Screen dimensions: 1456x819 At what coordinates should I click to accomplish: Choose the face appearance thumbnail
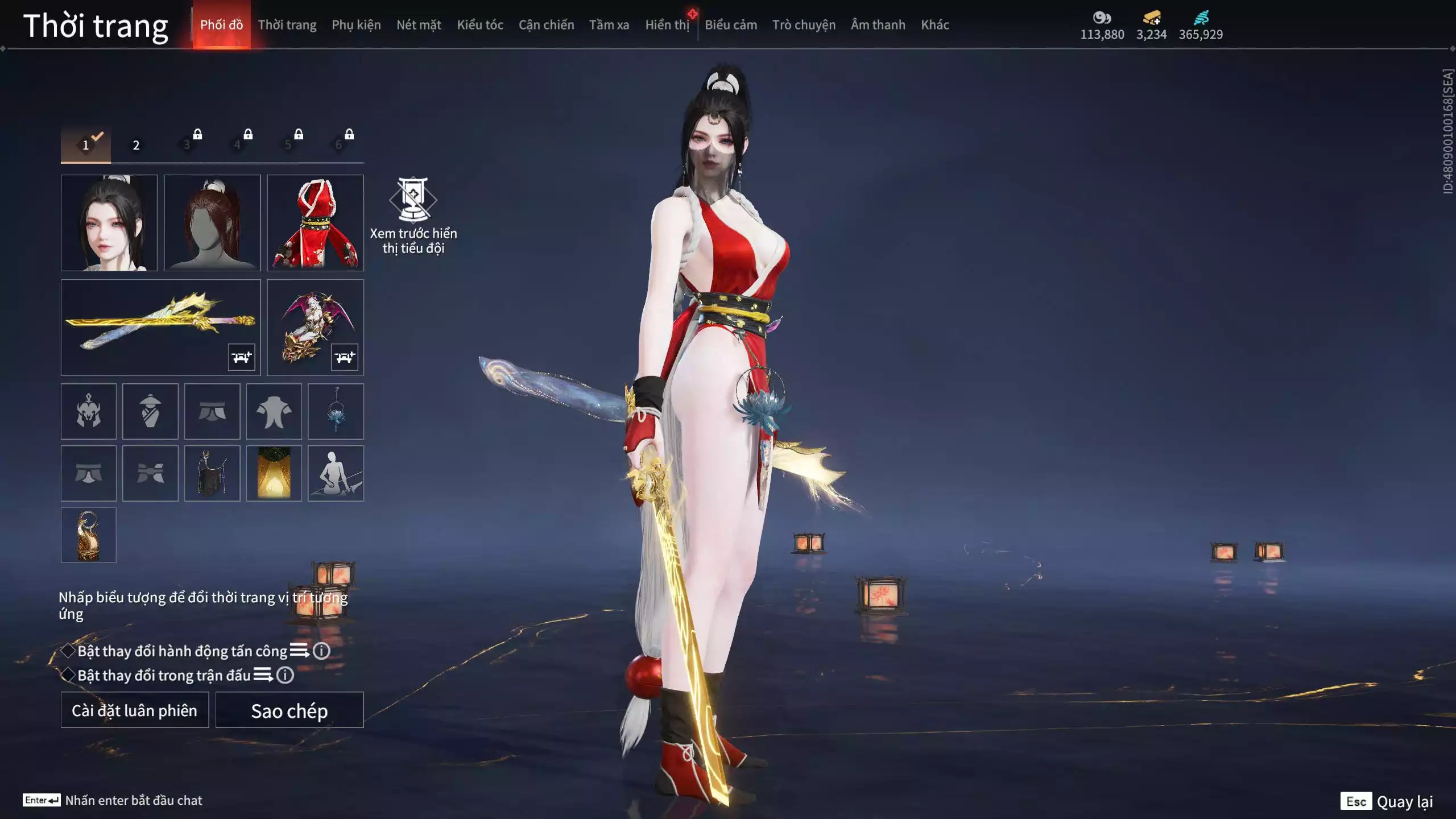(109, 222)
